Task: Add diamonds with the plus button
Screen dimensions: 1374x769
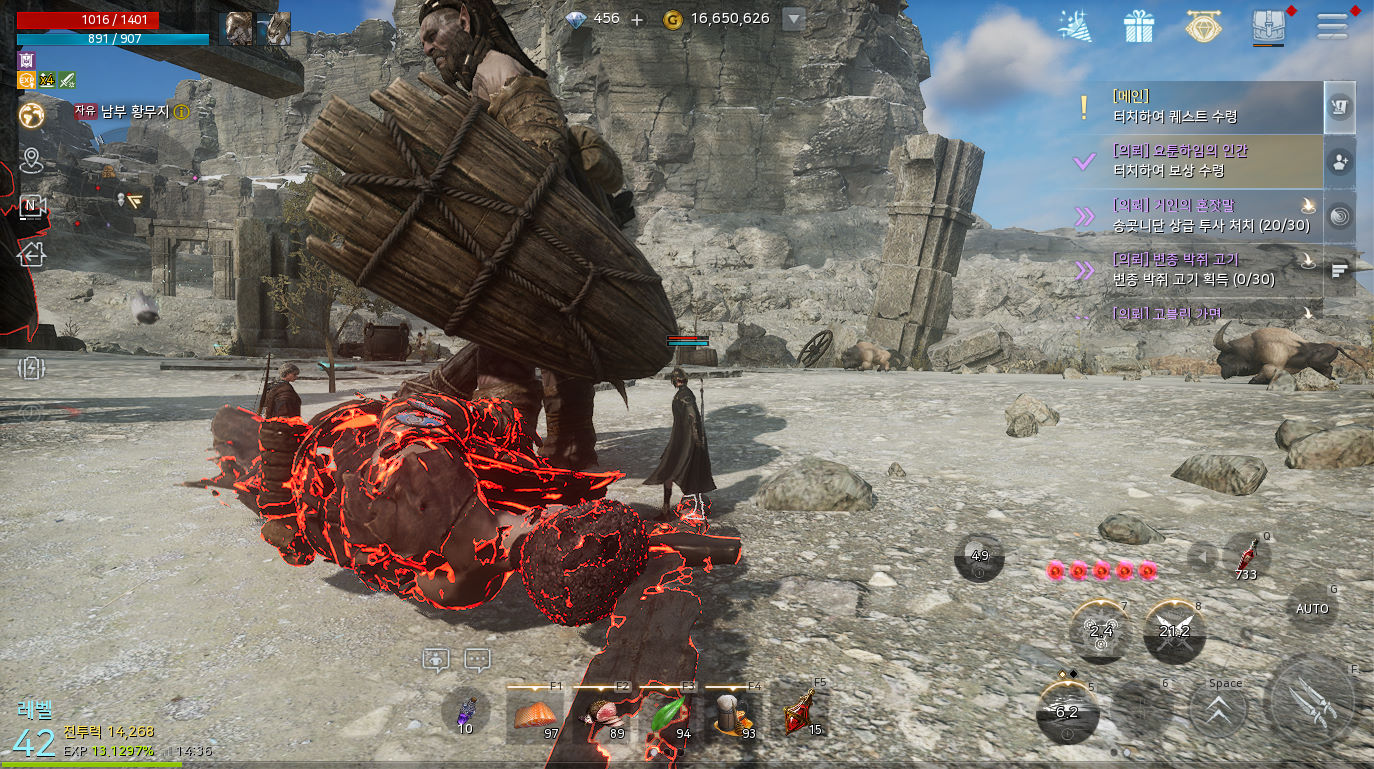Action: 637,19
